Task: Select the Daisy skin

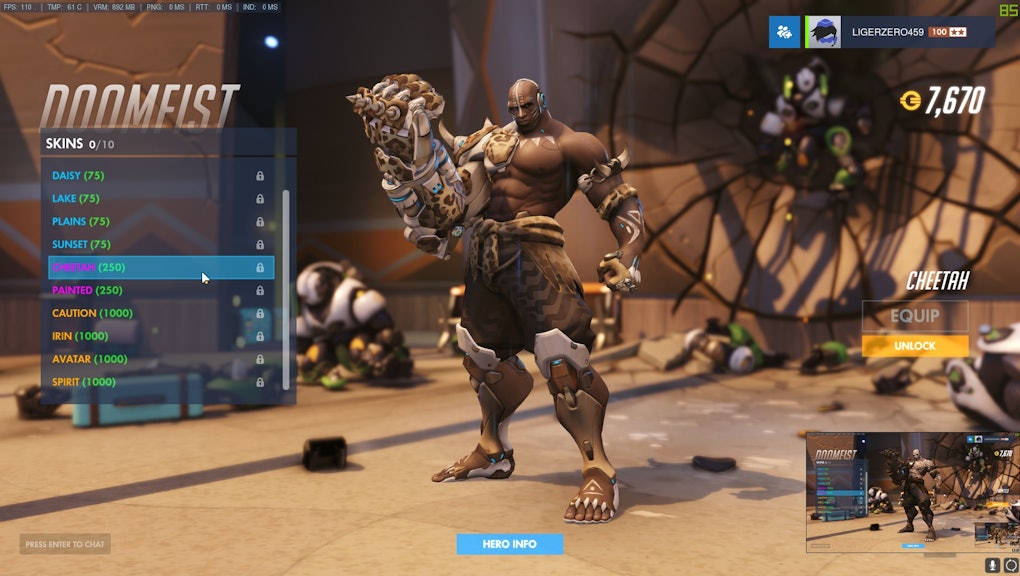Action: pyautogui.click(x=78, y=176)
